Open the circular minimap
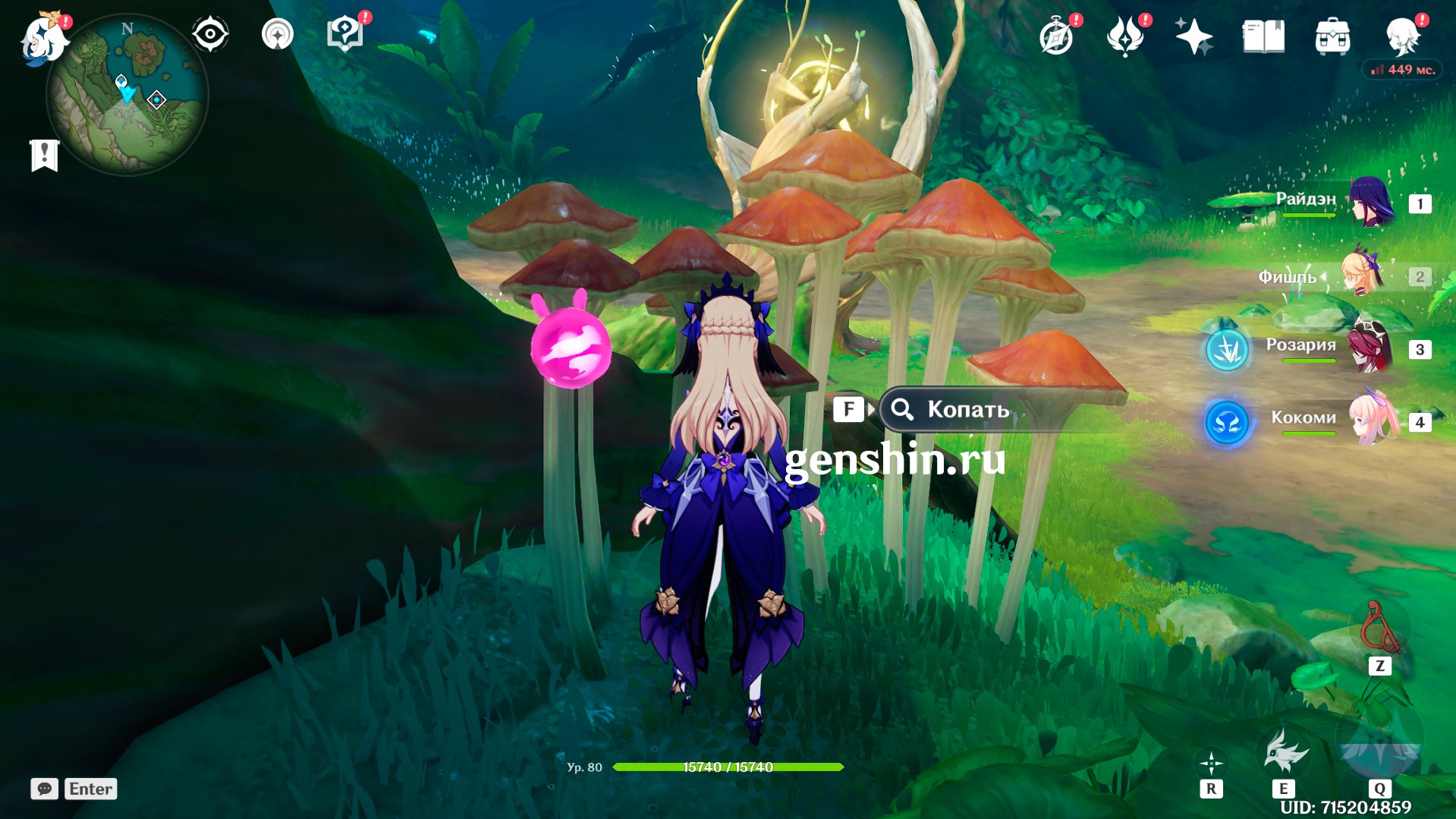This screenshot has width=1456, height=819. click(127, 96)
